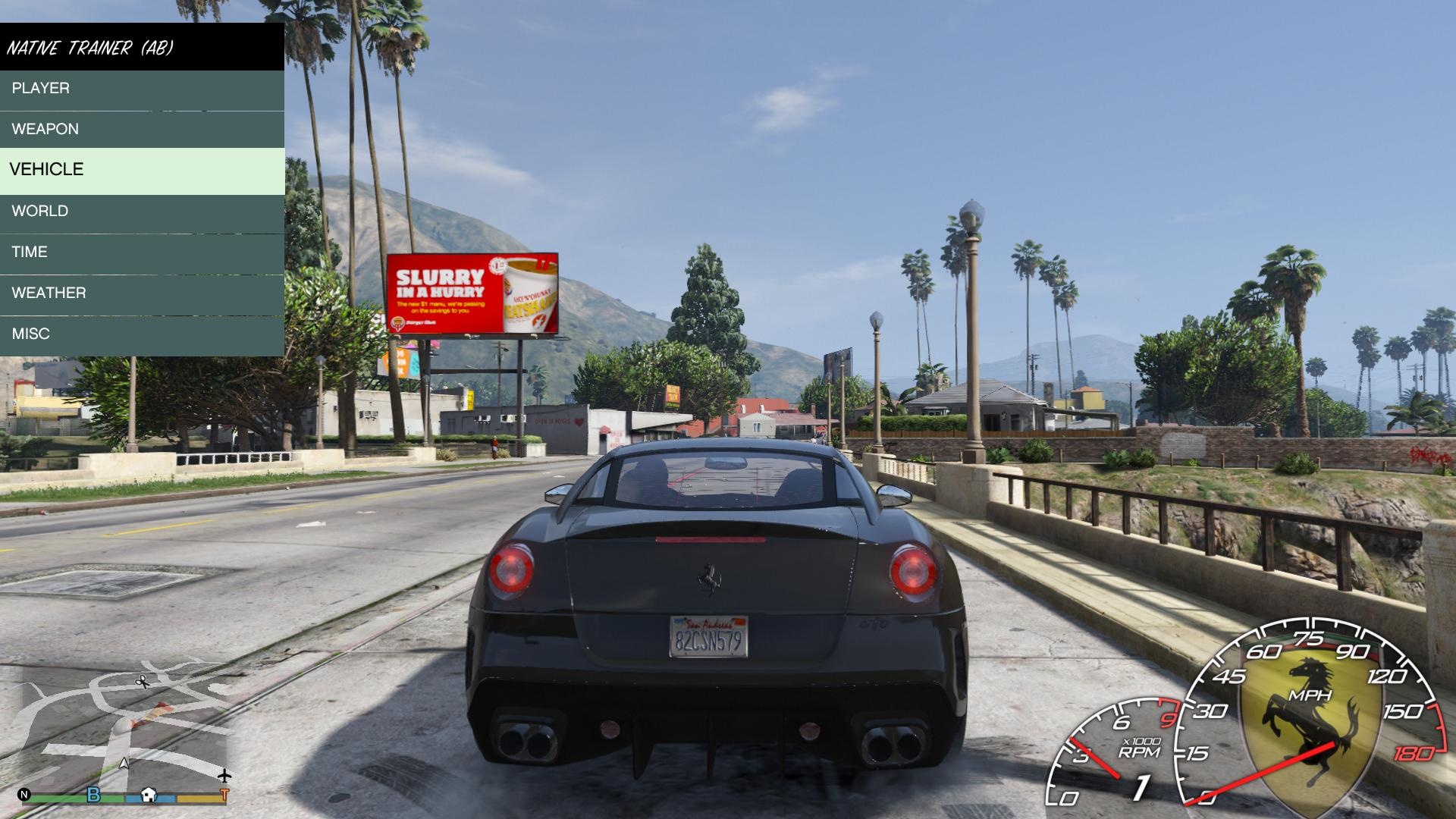
Task: Select the house safehouse marker on minimap
Action: click(149, 795)
